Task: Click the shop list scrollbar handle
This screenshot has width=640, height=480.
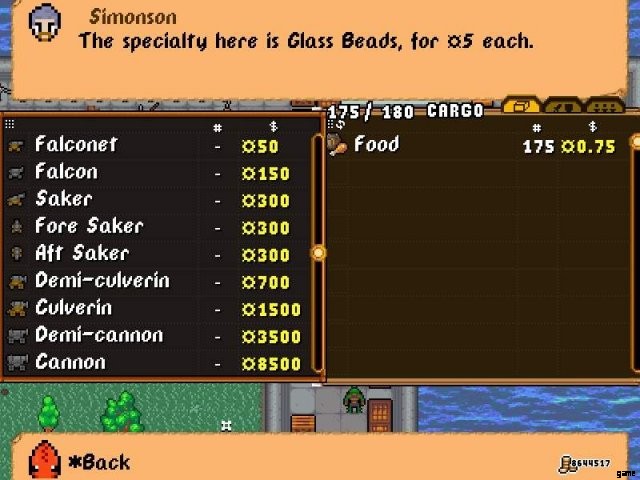Action: 319,253
